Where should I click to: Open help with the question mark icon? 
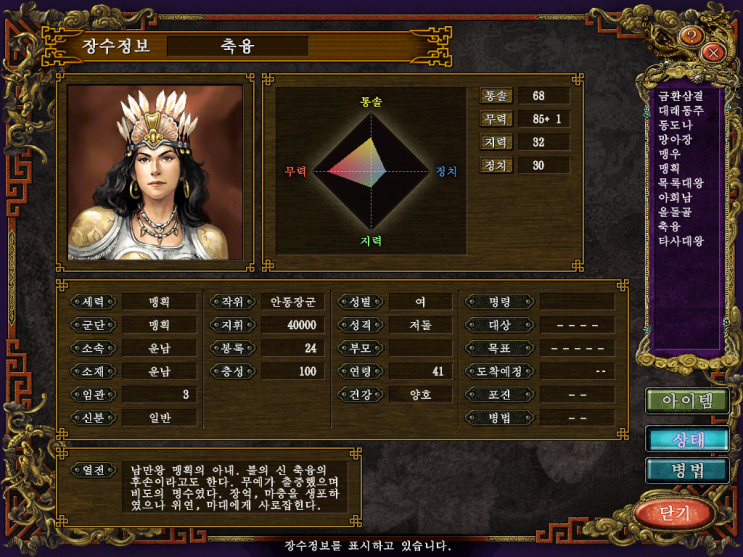point(691,36)
